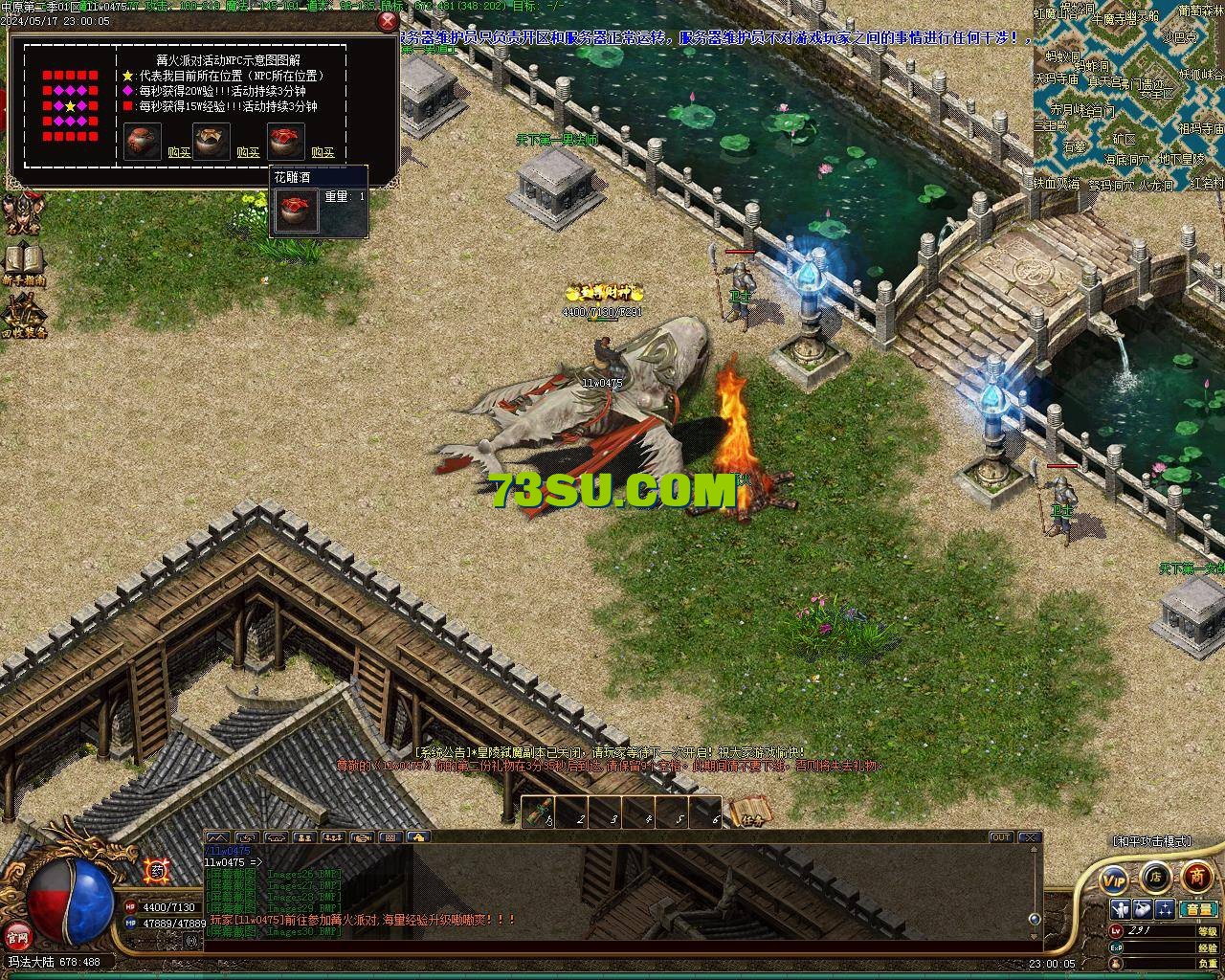This screenshot has height=980, width=1225.
Task: Open the 回收装备 equipment recycle icon
Action: click(x=23, y=314)
